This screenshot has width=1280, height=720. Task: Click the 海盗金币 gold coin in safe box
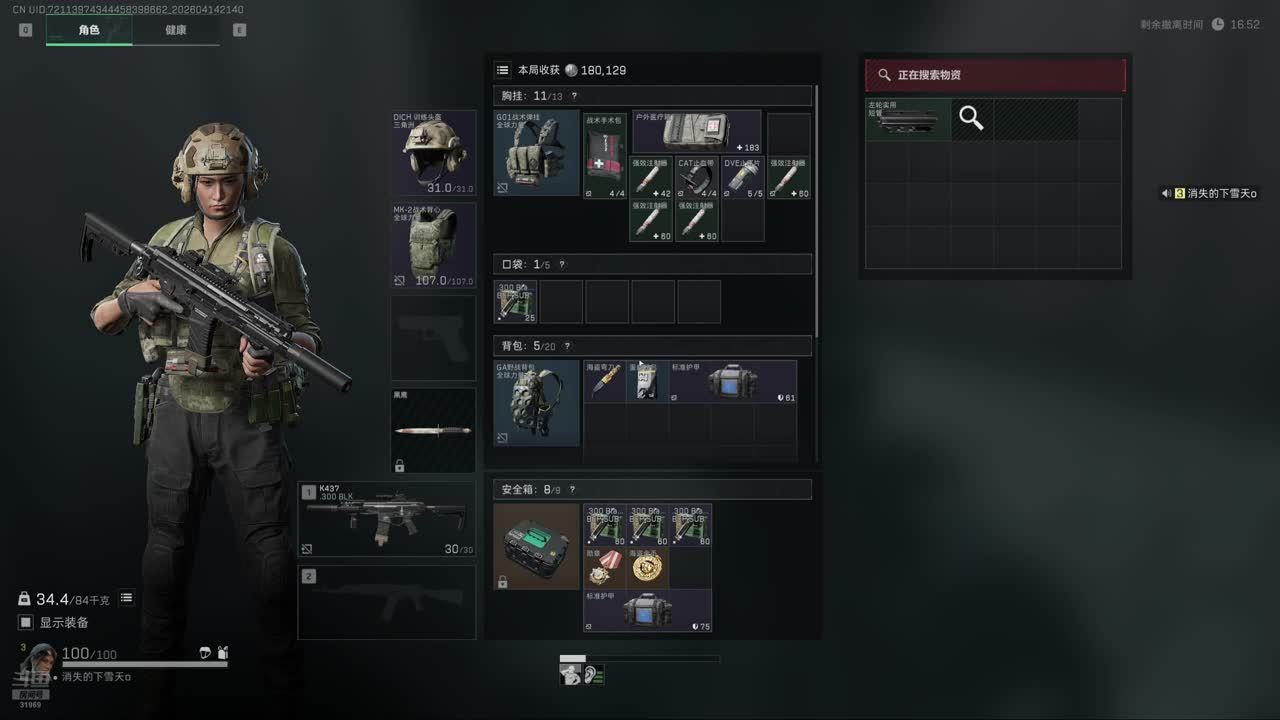648,568
